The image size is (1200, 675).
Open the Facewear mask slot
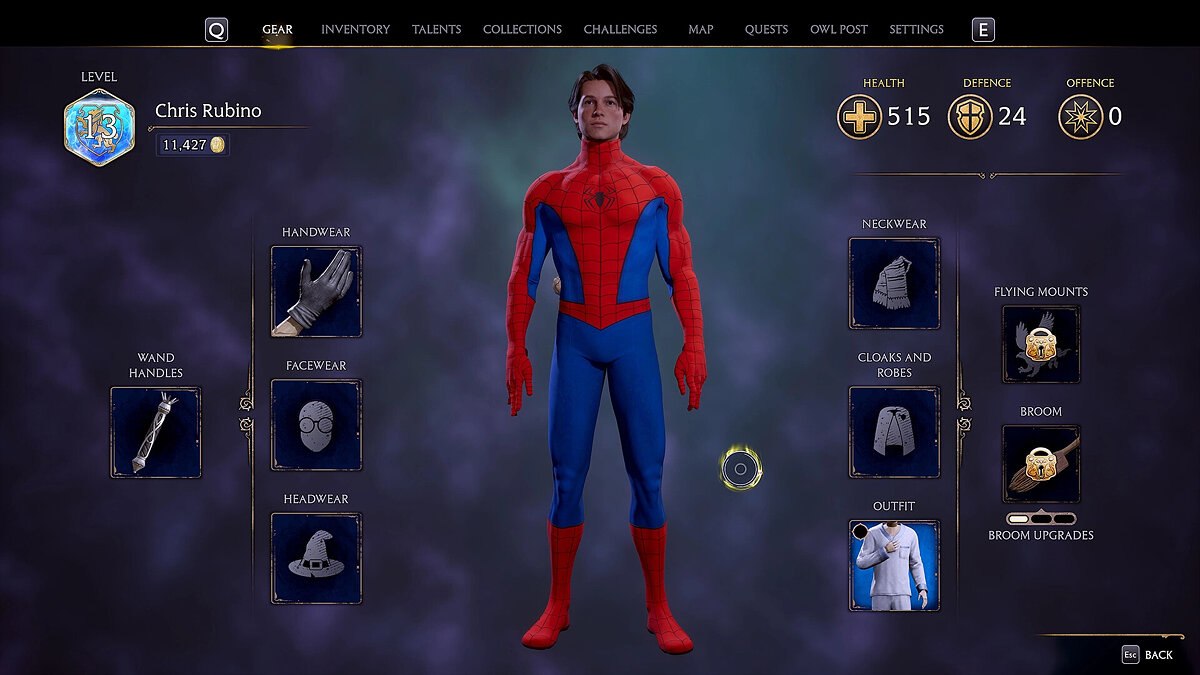tap(316, 425)
